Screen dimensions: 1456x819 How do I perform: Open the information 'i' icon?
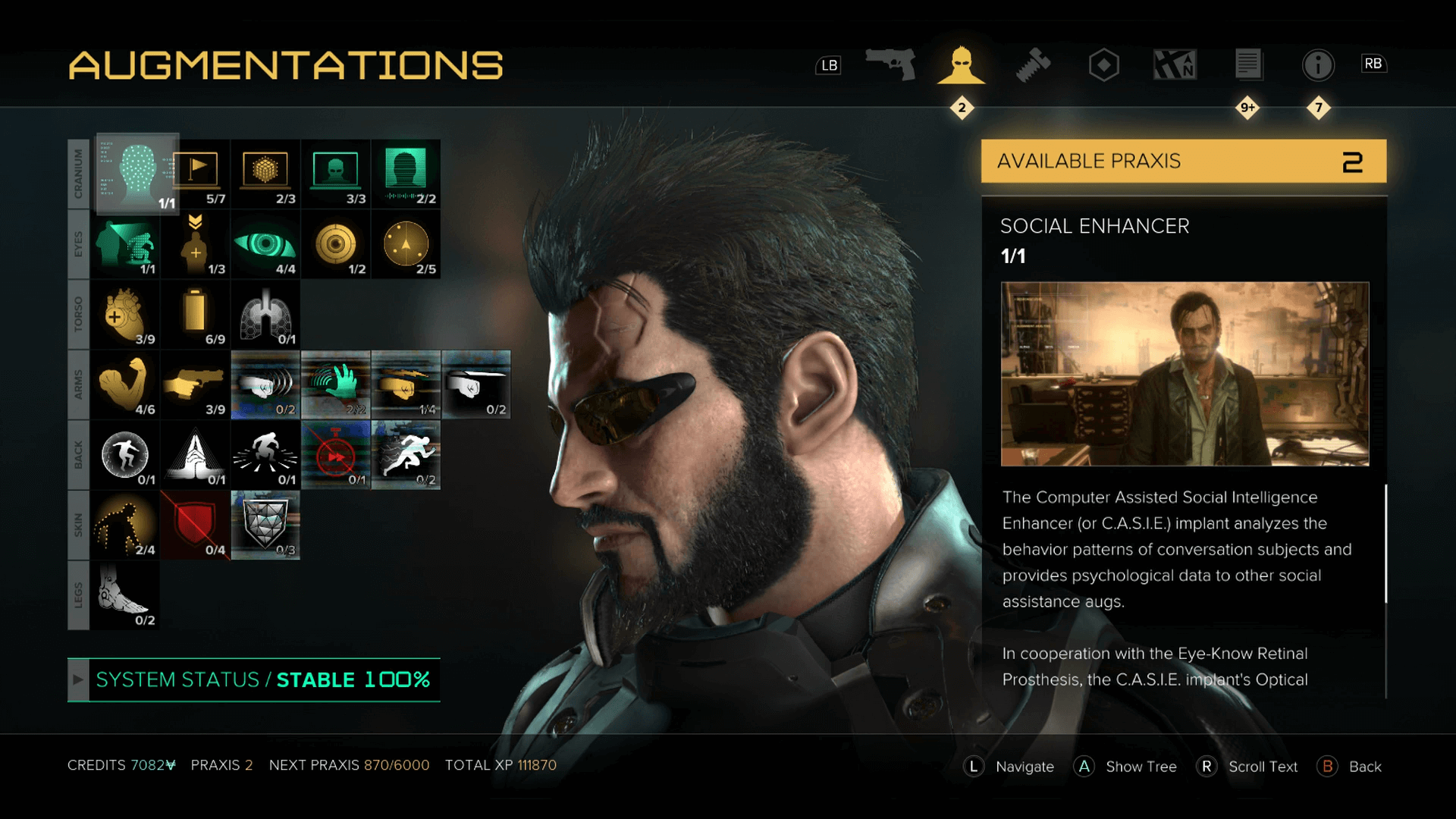[1319, 64]
